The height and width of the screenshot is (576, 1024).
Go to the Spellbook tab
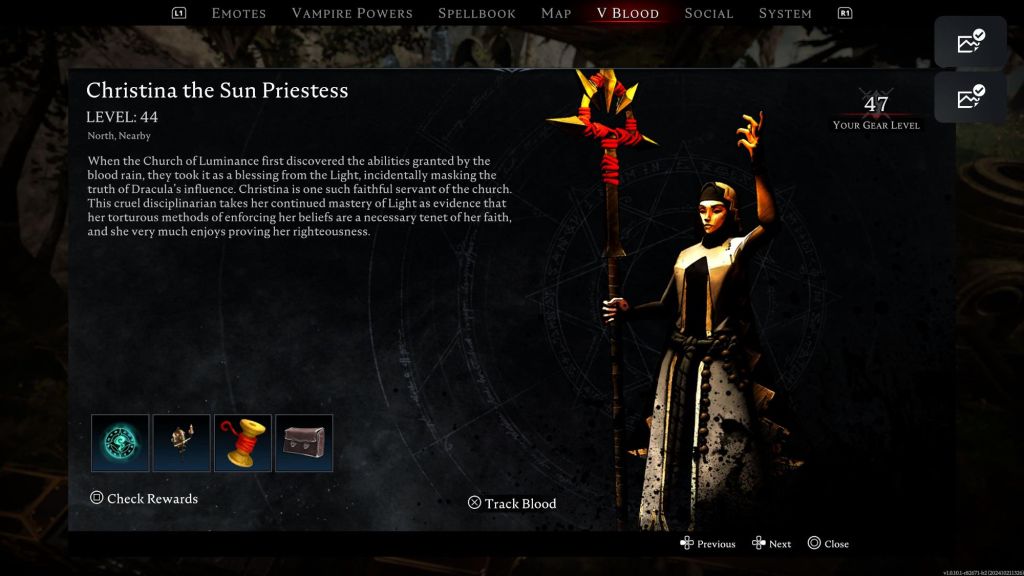pos(477,13)
